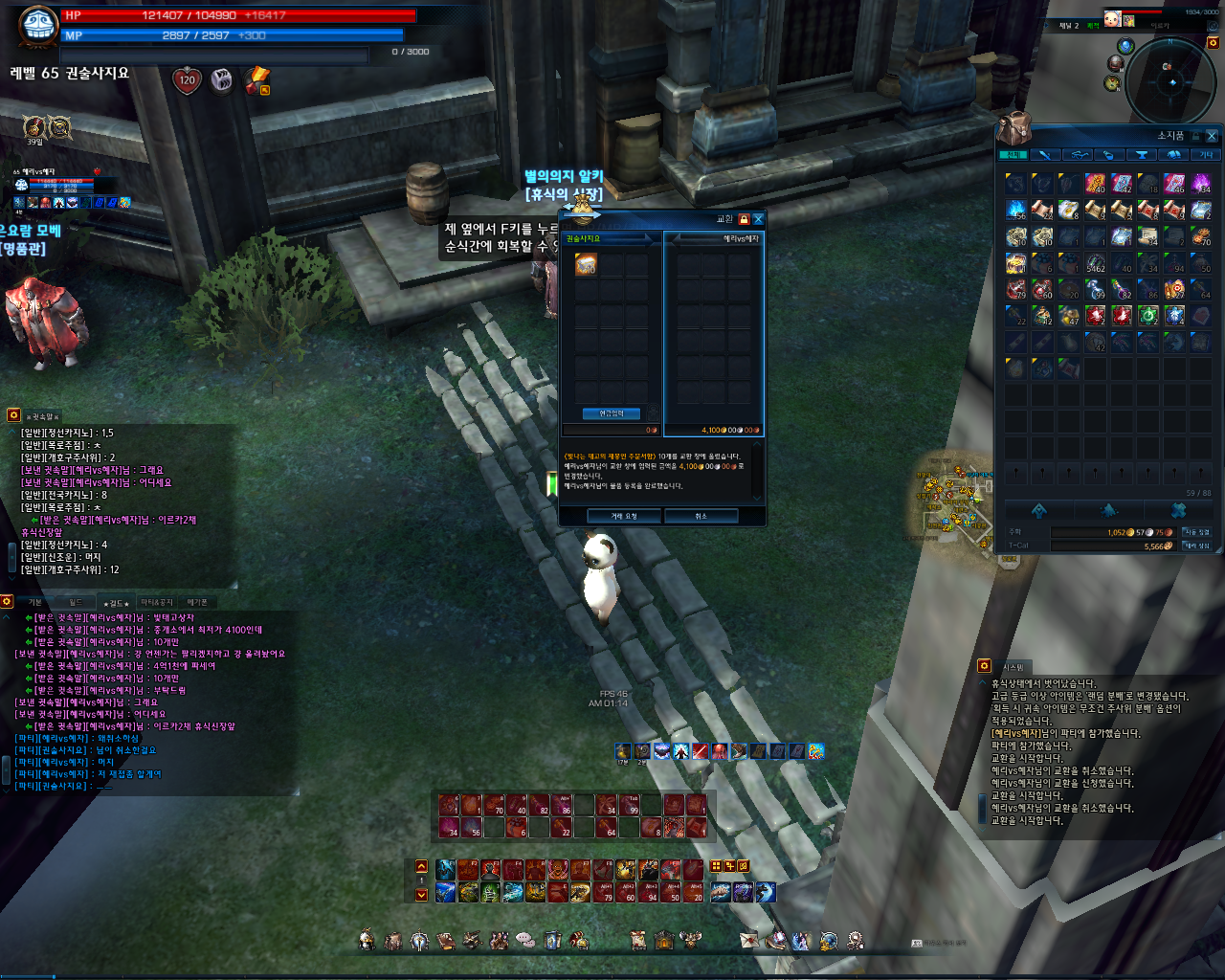The height and width of the screenshot is (980, 1225).
Task: Click the circular minimap
Action: point(1170,82)
